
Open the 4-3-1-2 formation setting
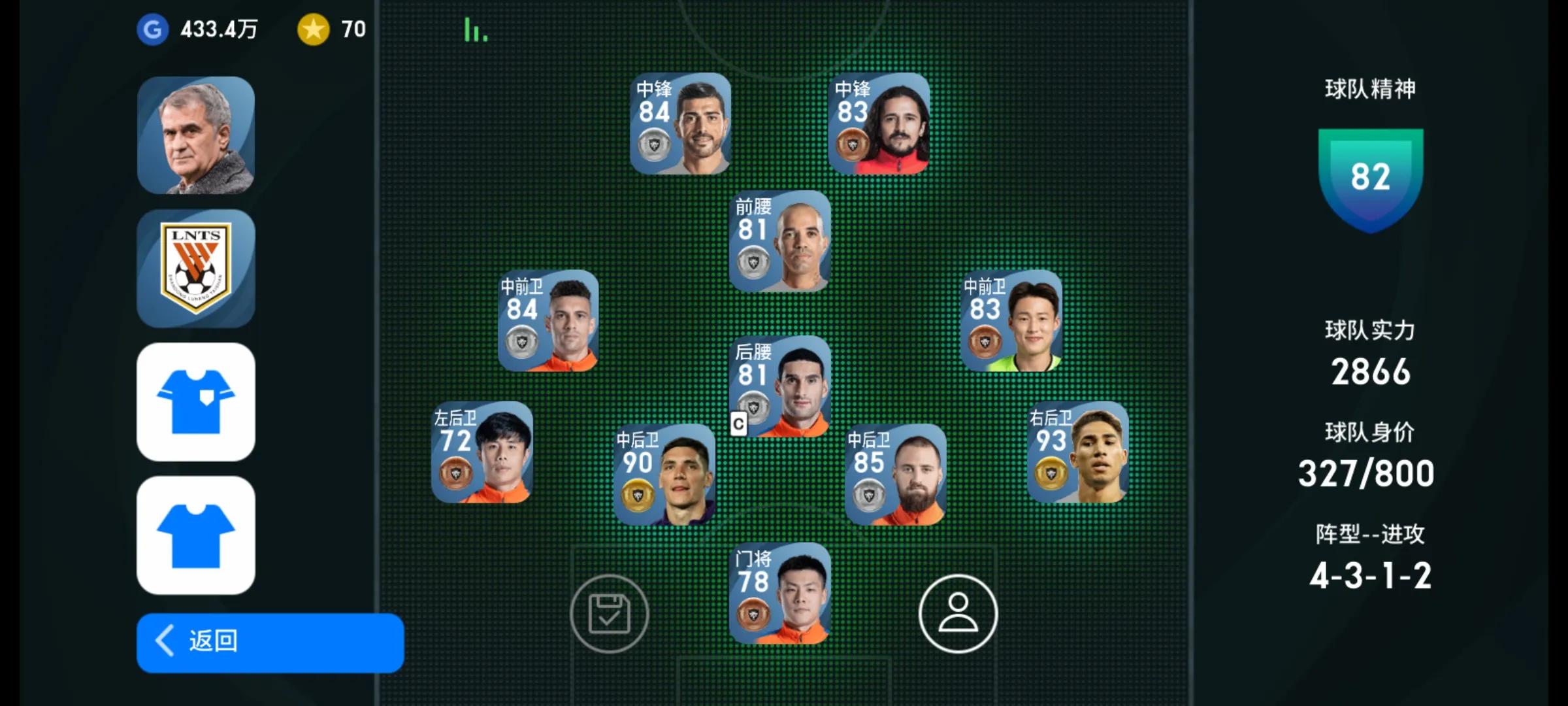(1370, 575)
